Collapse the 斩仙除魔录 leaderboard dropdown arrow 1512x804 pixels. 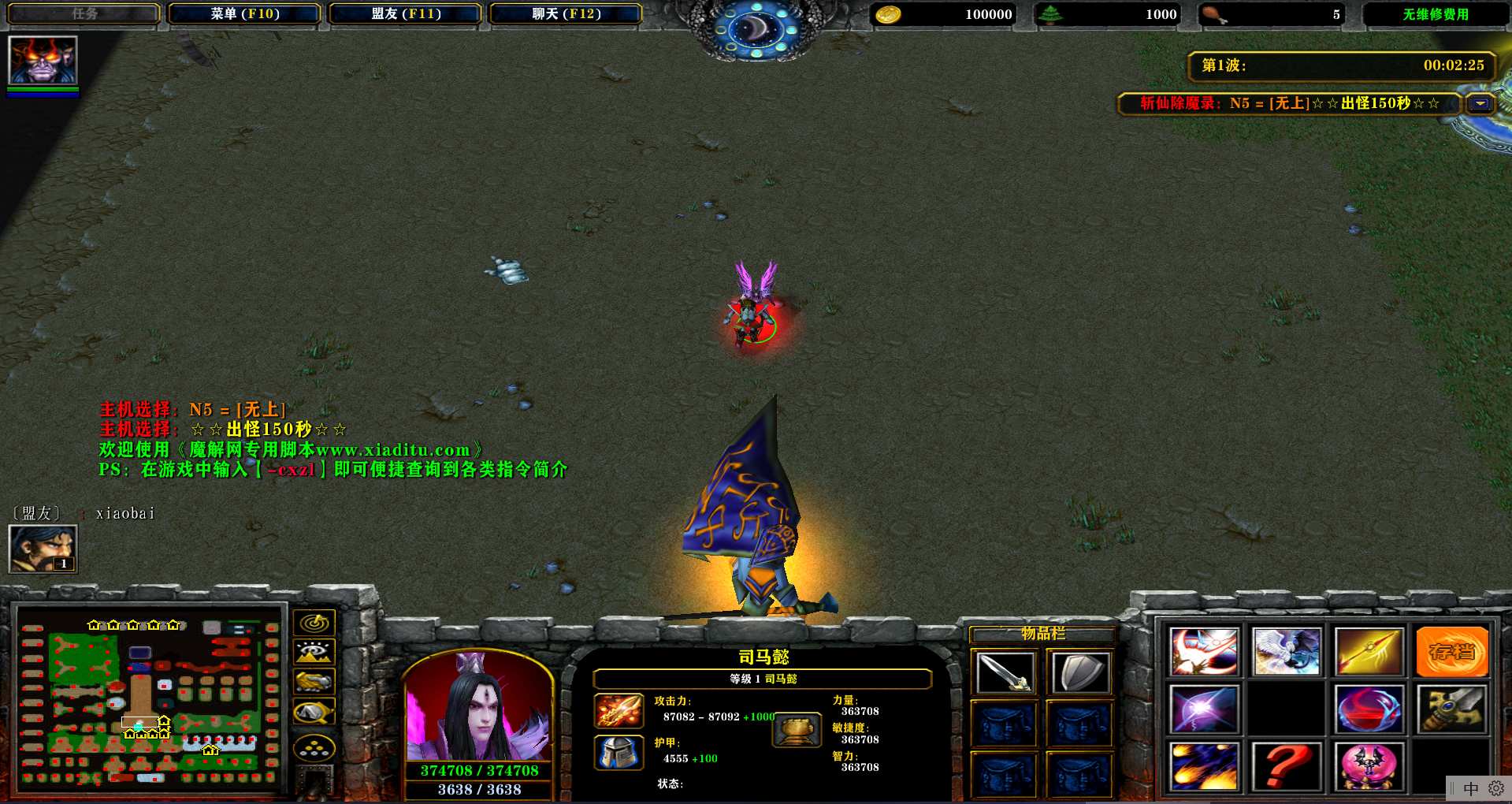pos(1480,103)
